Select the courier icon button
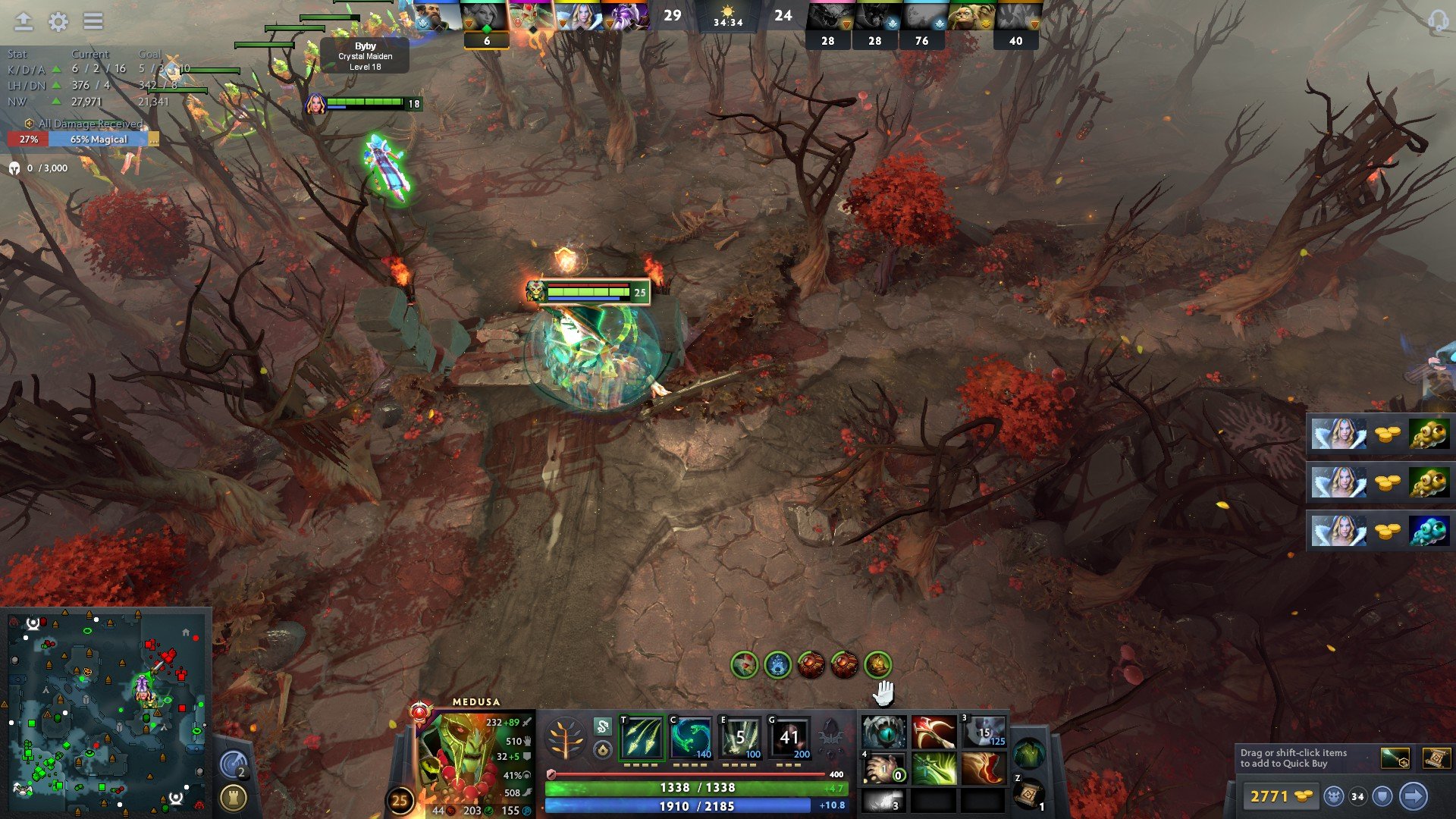Viewport: 1456px width, 819px height. click(1334, 796)
